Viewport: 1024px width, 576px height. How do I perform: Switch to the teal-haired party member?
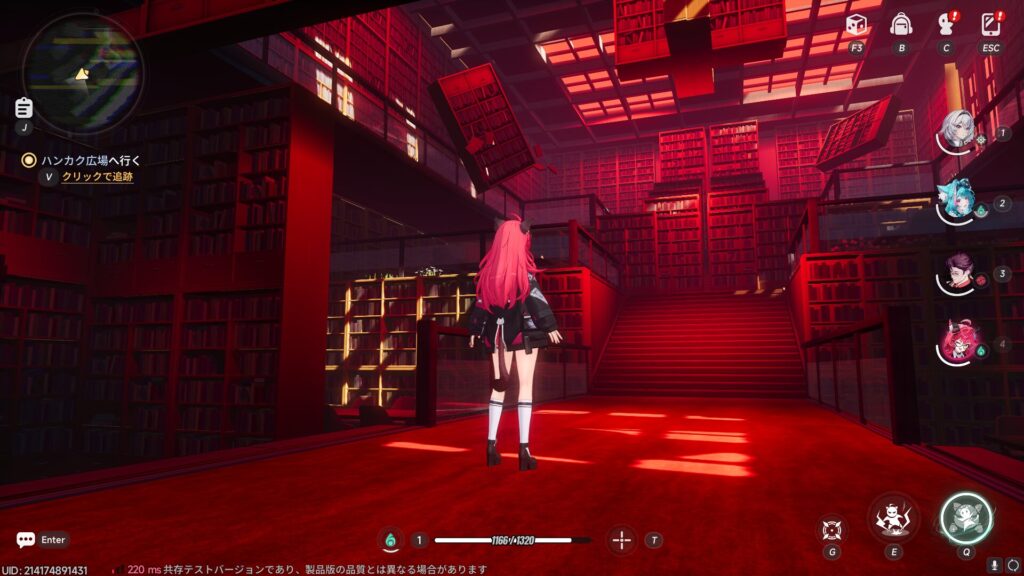pyautogui.click(x=957, y=201)
